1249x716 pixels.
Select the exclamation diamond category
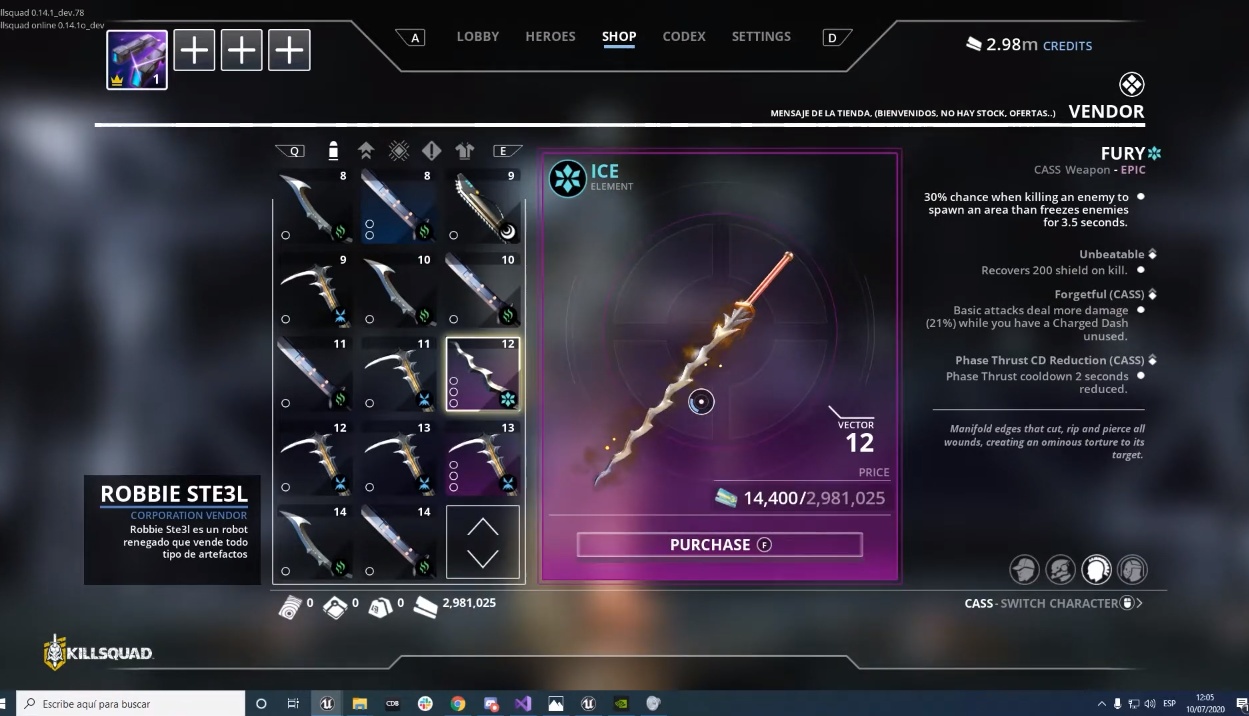click(x=431, y=151)
